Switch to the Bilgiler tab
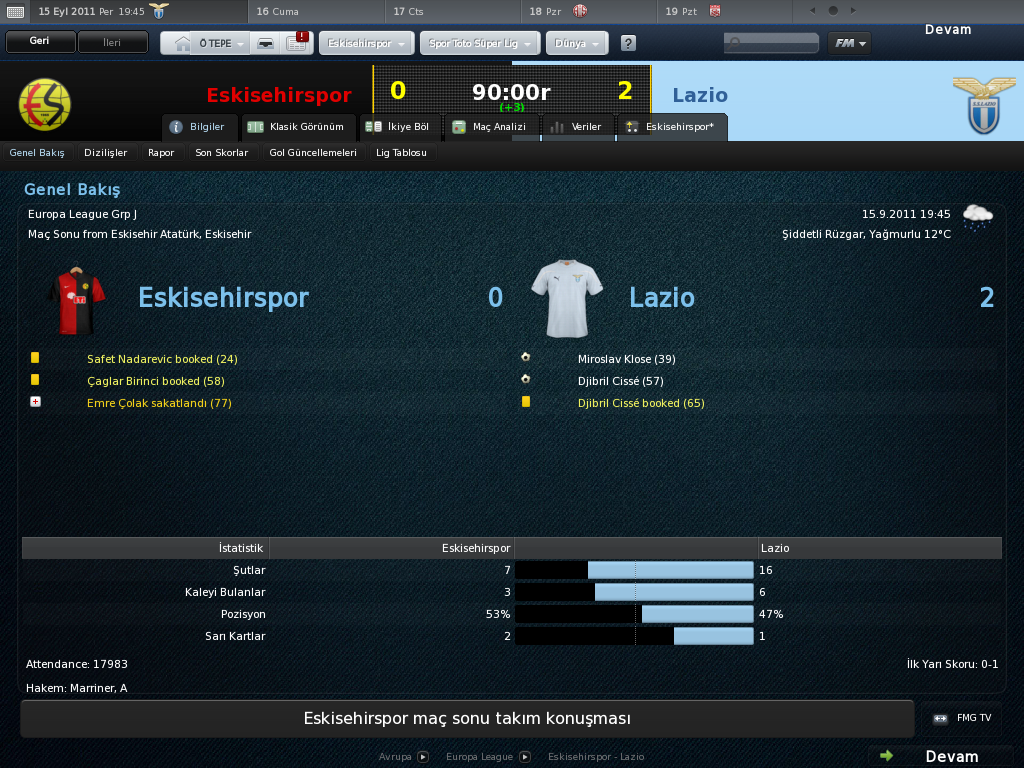Viewport: 1024px width, 768px height. (x=200, y=127)
